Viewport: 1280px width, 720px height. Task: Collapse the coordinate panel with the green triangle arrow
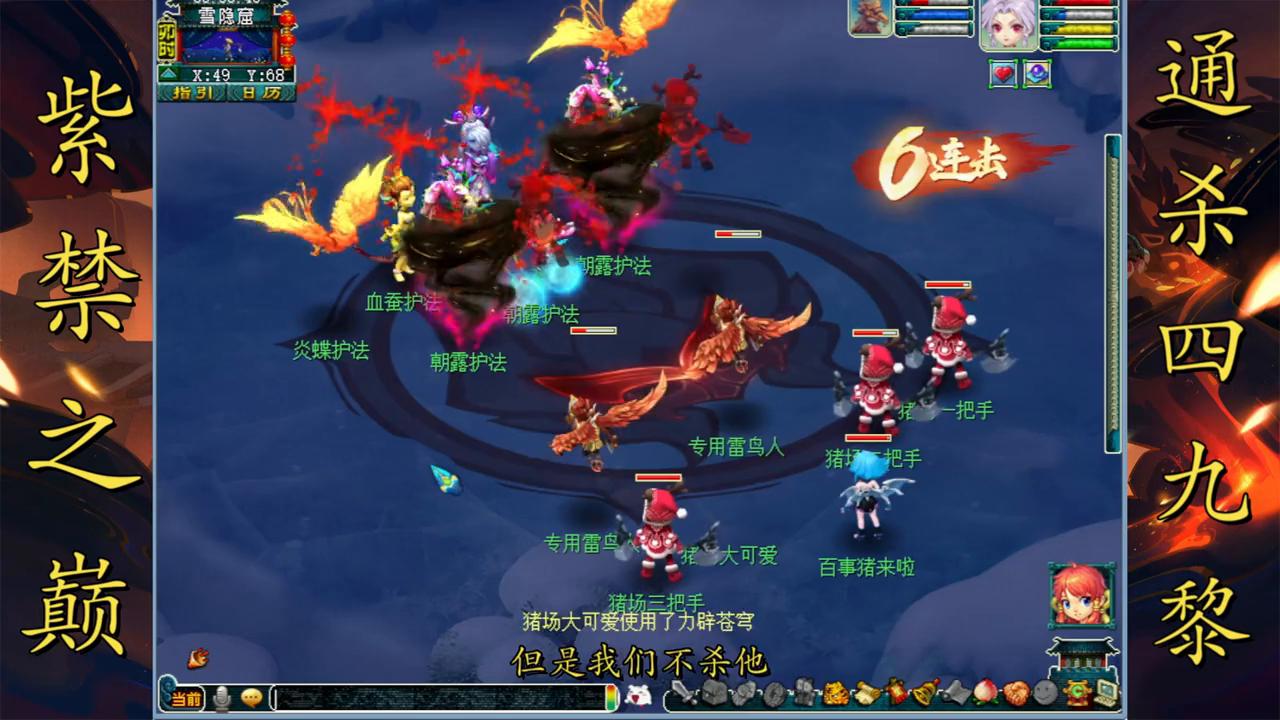[x=168, y=74]
